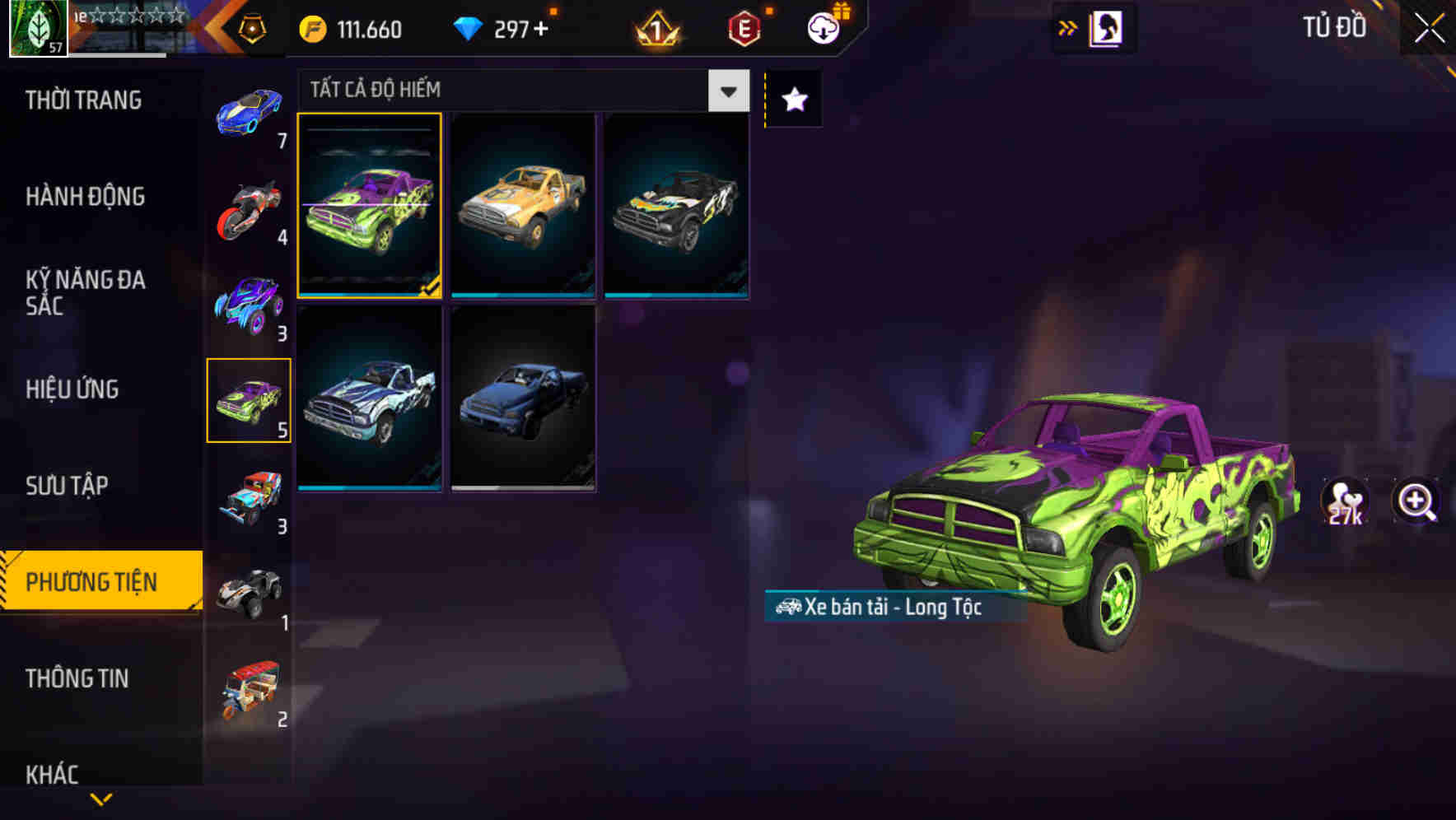1456x820 pixels.
Task: Collapse the sidebar using the bottom chevron
Action: (100, 799)
